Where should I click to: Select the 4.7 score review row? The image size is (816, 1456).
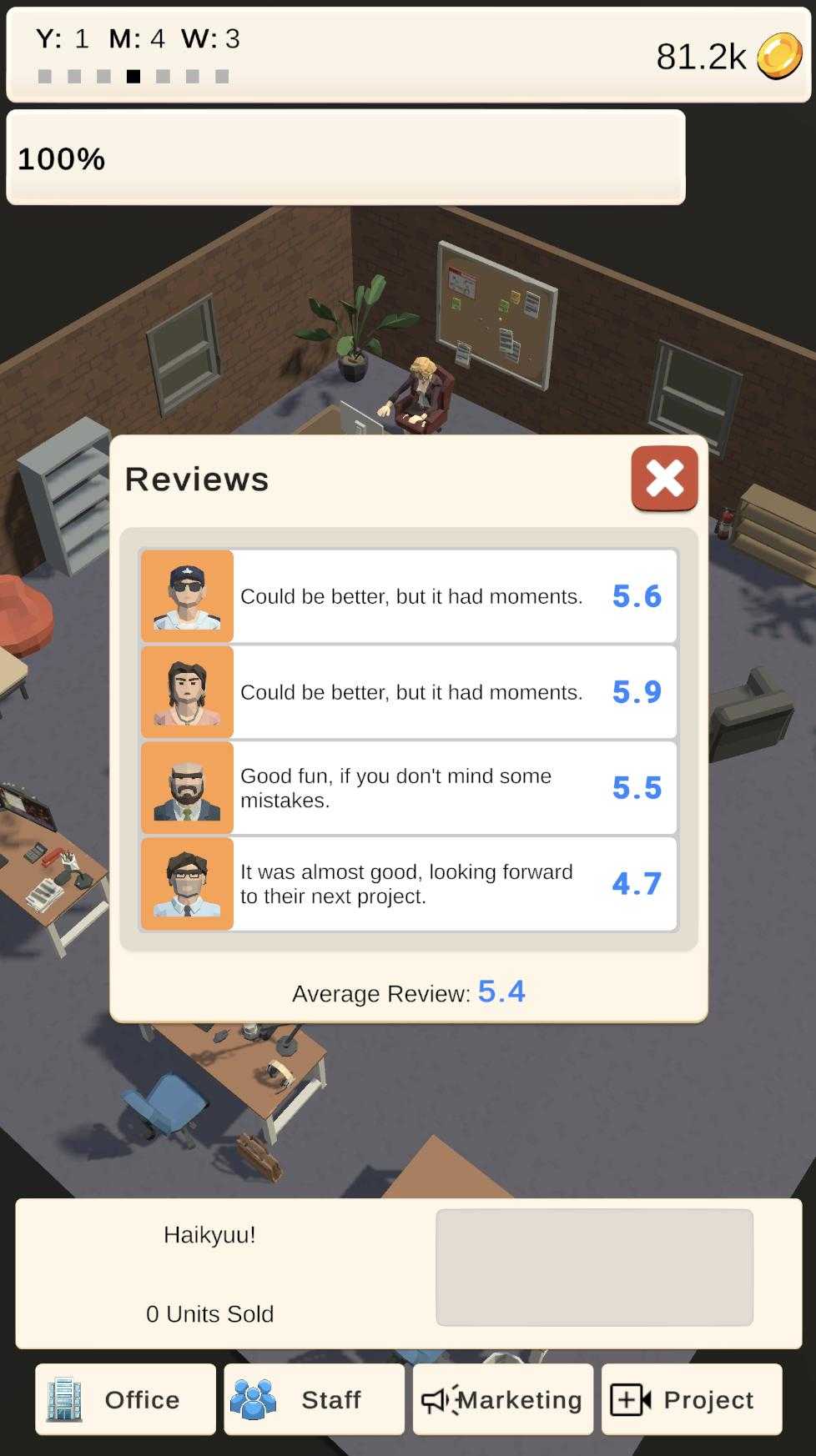(409, 884)
